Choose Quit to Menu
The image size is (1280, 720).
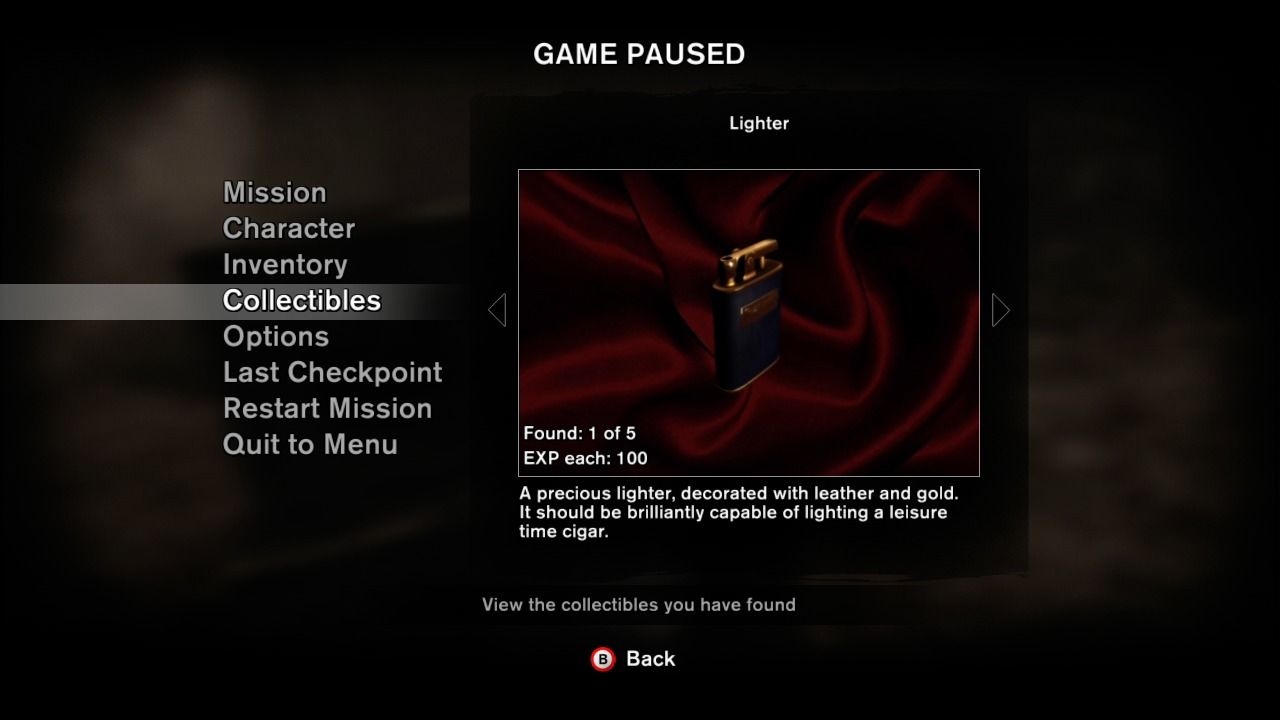310,445
